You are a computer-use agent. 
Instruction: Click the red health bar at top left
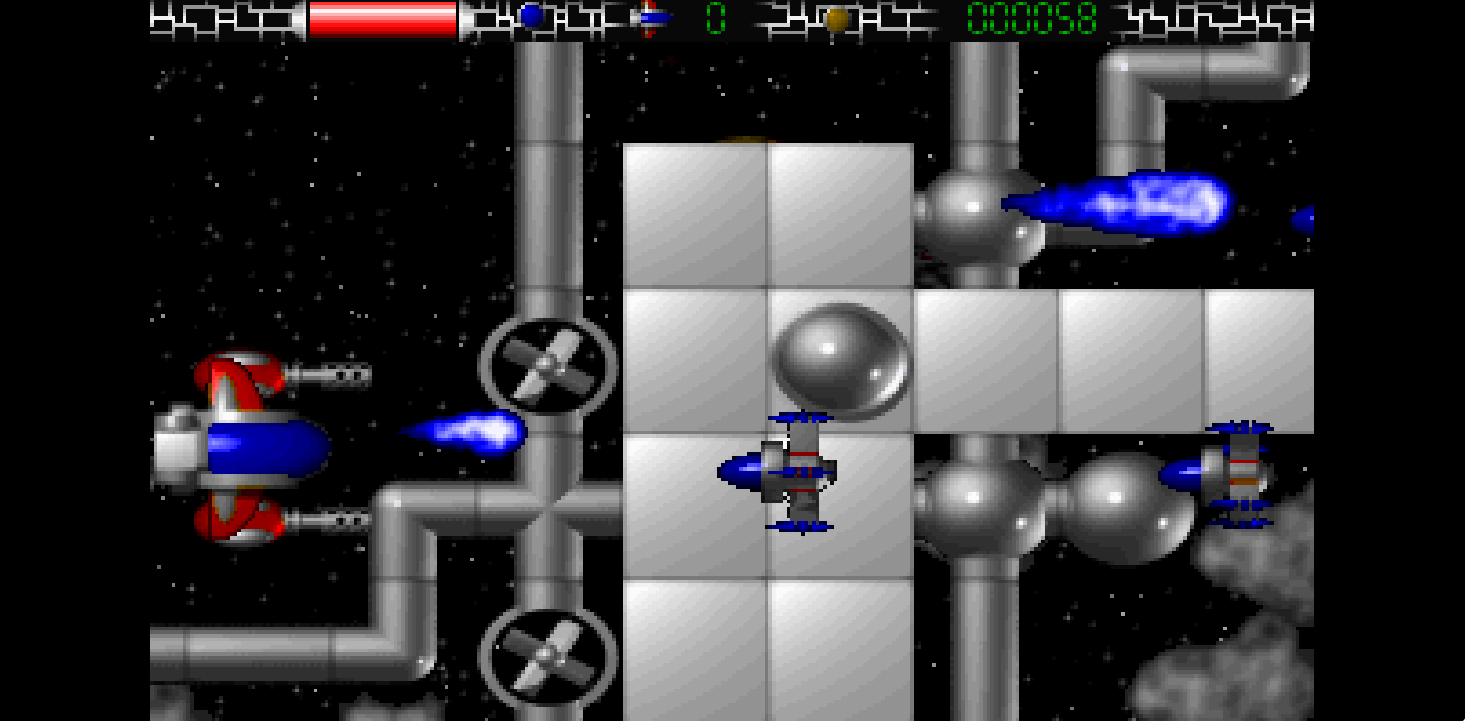point(382,16)
